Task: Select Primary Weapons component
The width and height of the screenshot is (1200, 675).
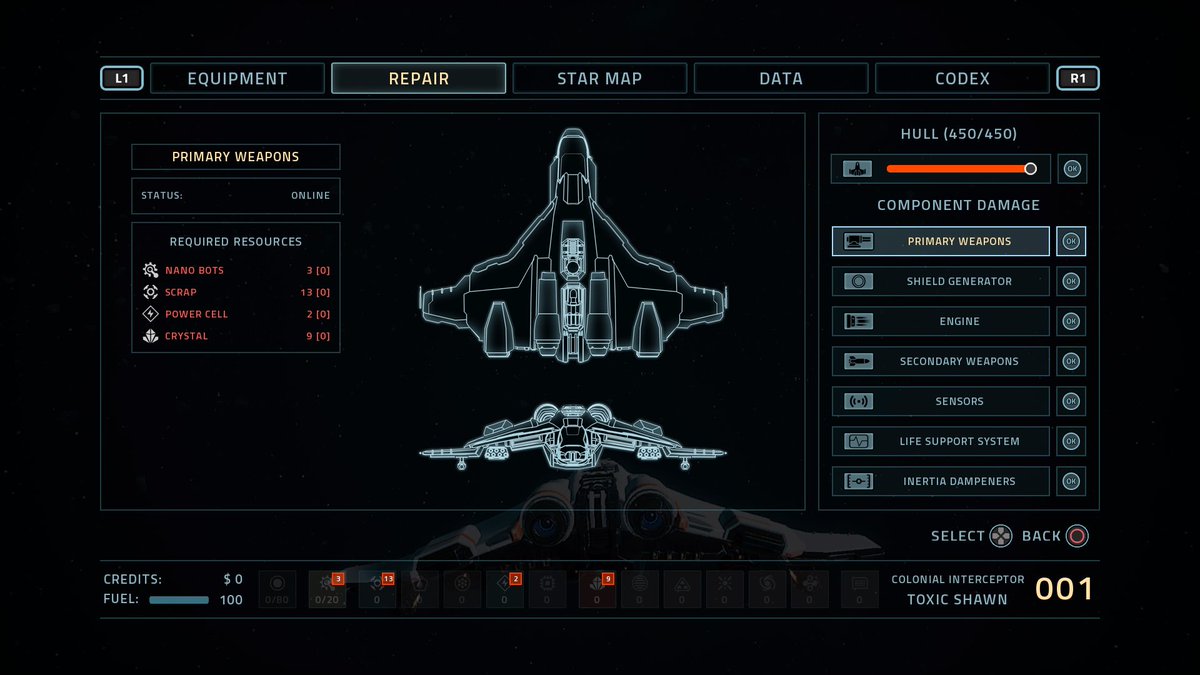Action: (x=941, y=241)
